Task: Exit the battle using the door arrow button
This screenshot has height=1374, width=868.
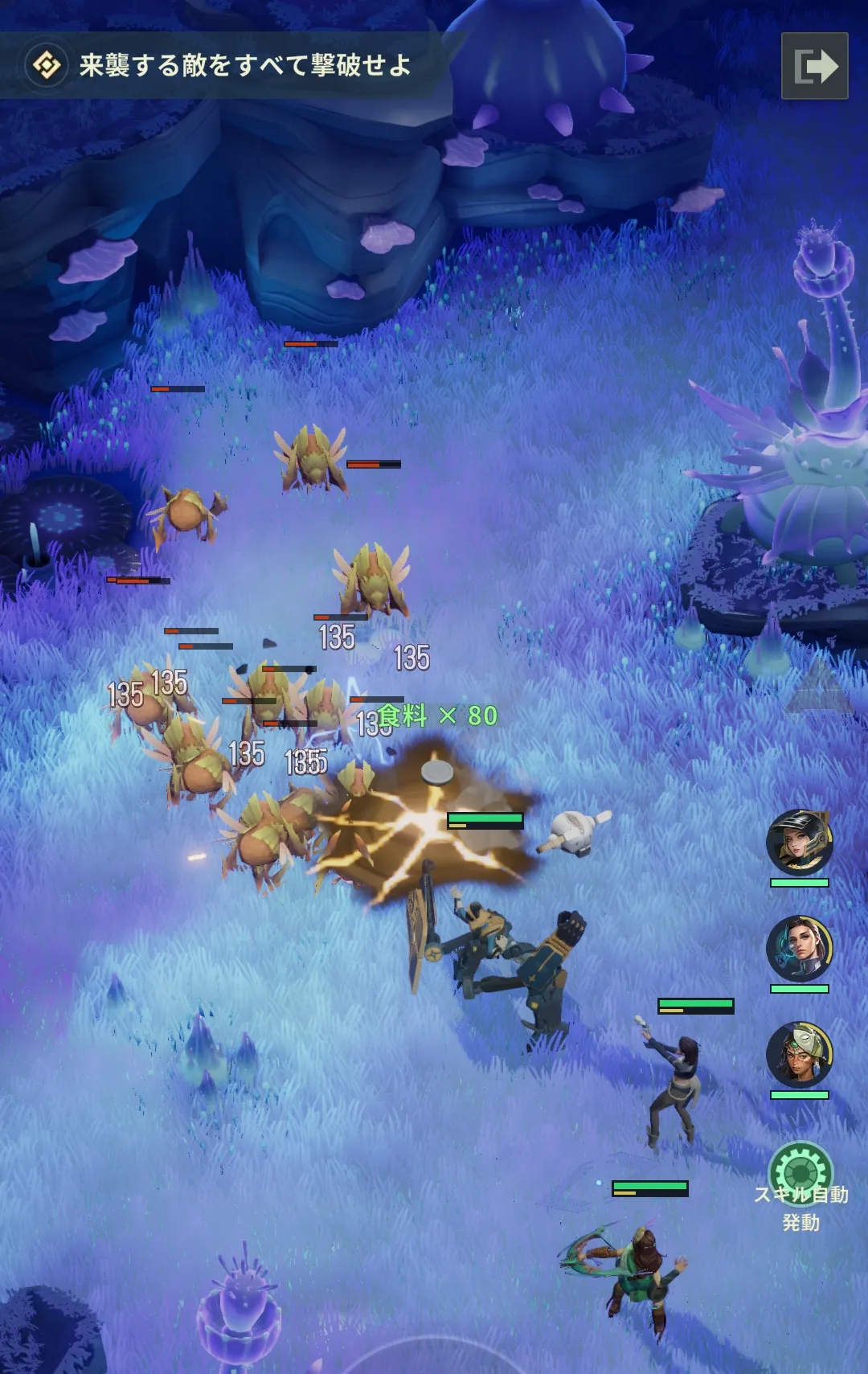Action: [x=814, y=66]
